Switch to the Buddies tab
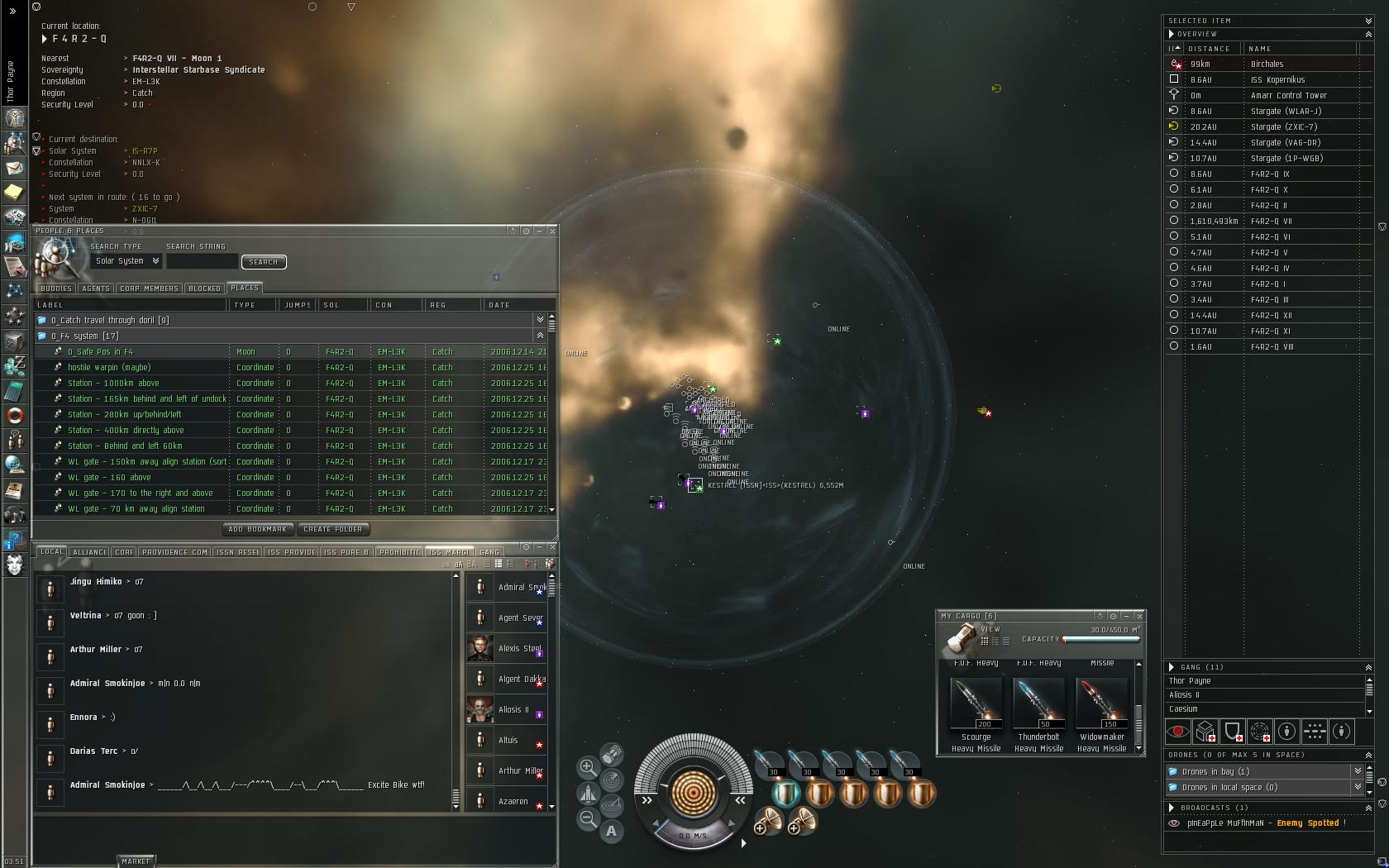Image resolution: width=1389 pixels, height=868 pixels. [56, 289]
